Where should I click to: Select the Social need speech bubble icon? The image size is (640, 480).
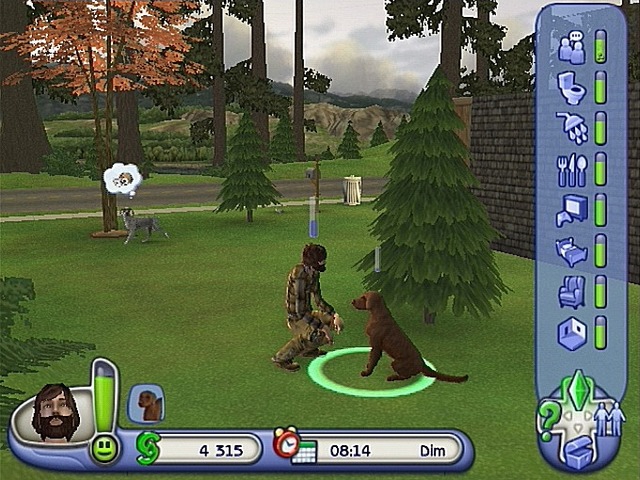point(572,48)
